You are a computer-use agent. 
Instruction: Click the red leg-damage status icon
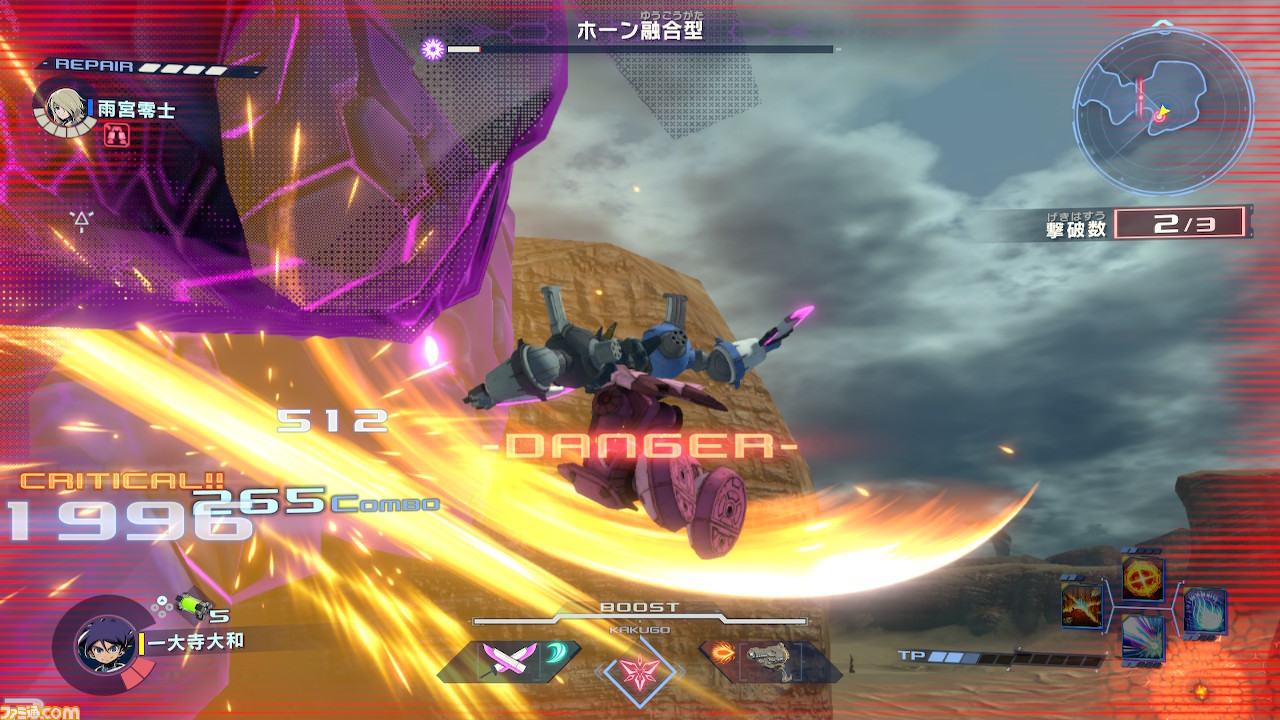tap(115, 134)
